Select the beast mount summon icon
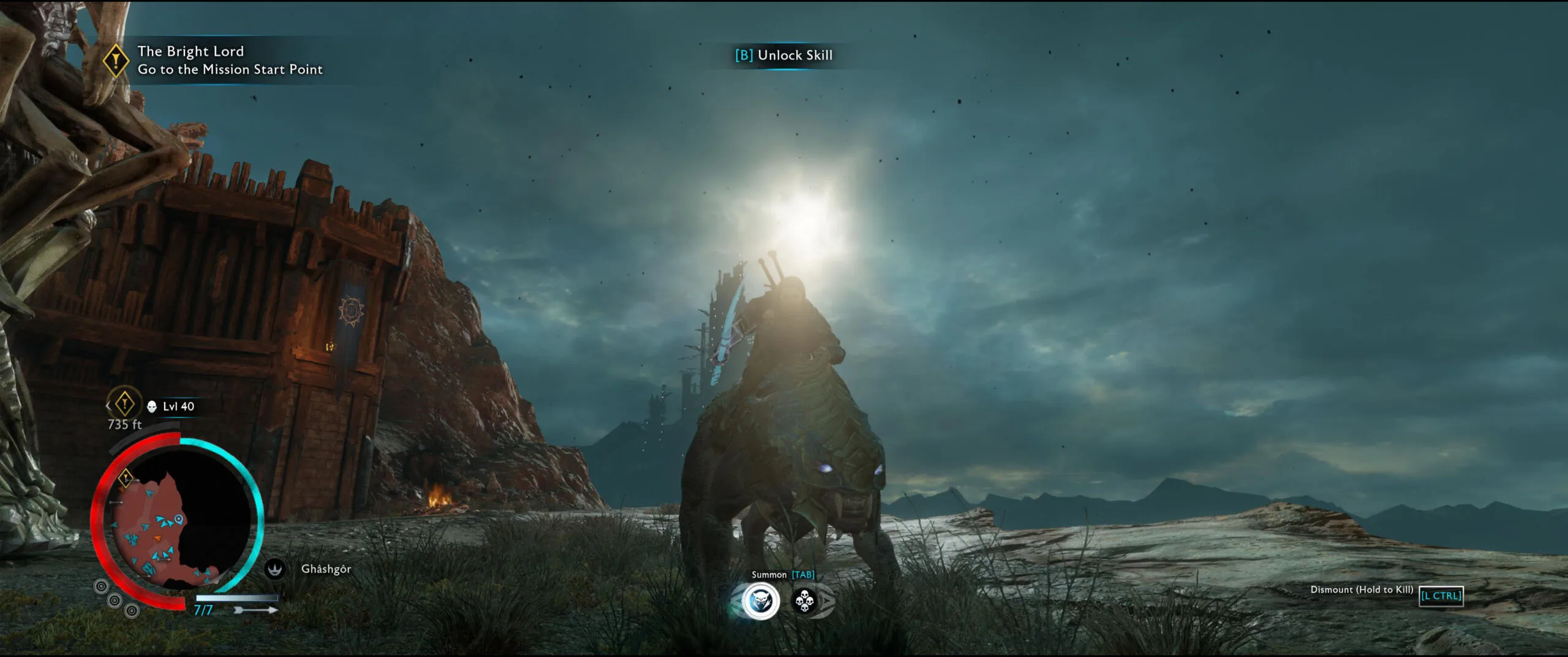Viewport: 1568px width, 657px height. point(760,601)
